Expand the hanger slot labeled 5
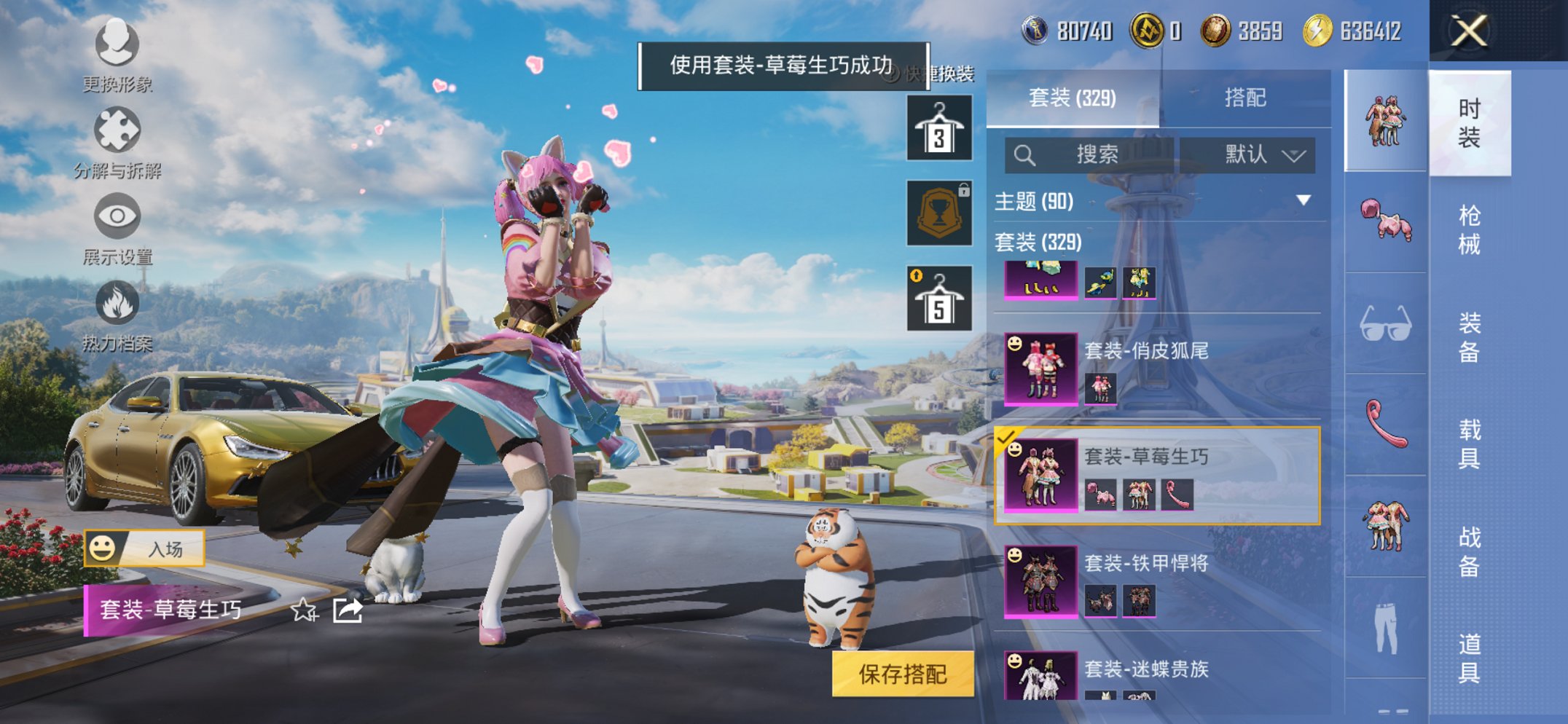This screenshot has height=724, width=1568. pyautogui.click(x=938, y=301)
